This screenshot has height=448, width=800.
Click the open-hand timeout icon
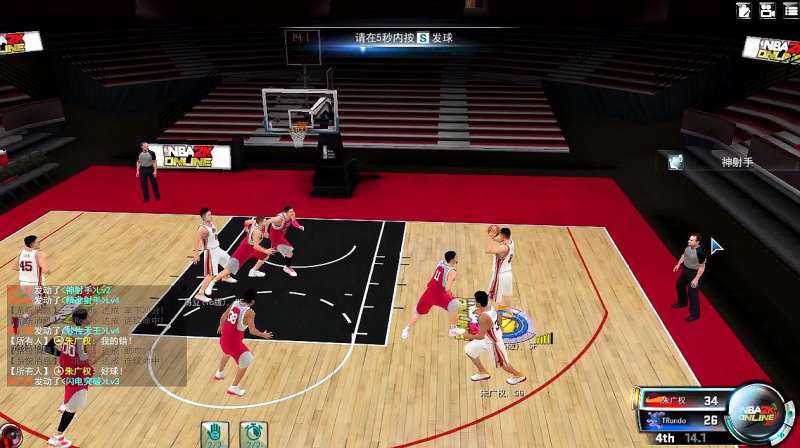[x=213, y=434]
